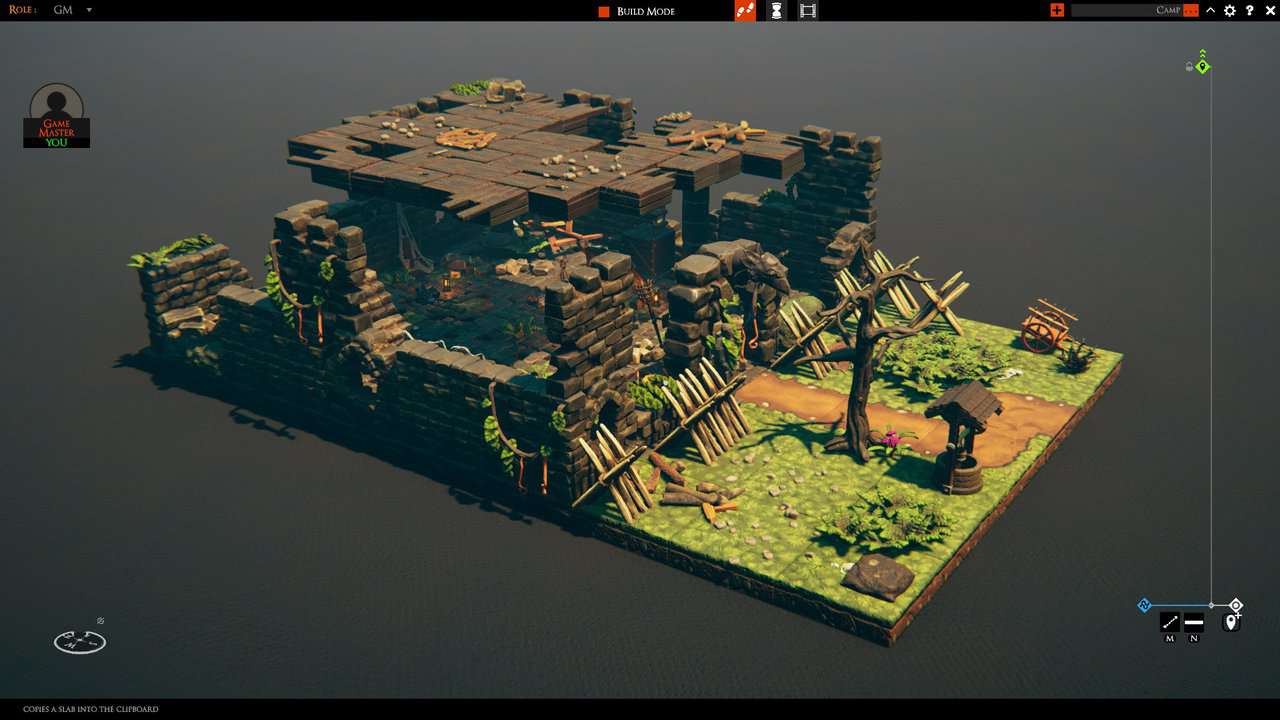Click the orange plus button to add a map

tap(1057, 10)
